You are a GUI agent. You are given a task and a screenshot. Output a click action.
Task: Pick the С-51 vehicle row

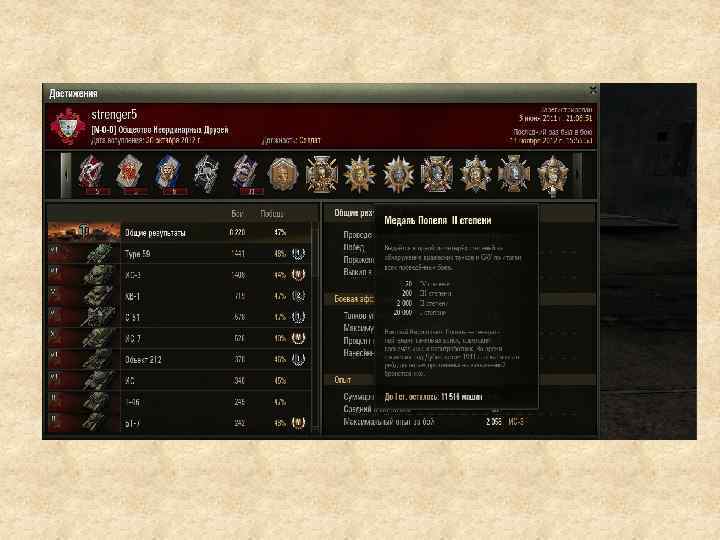[180, 317]
